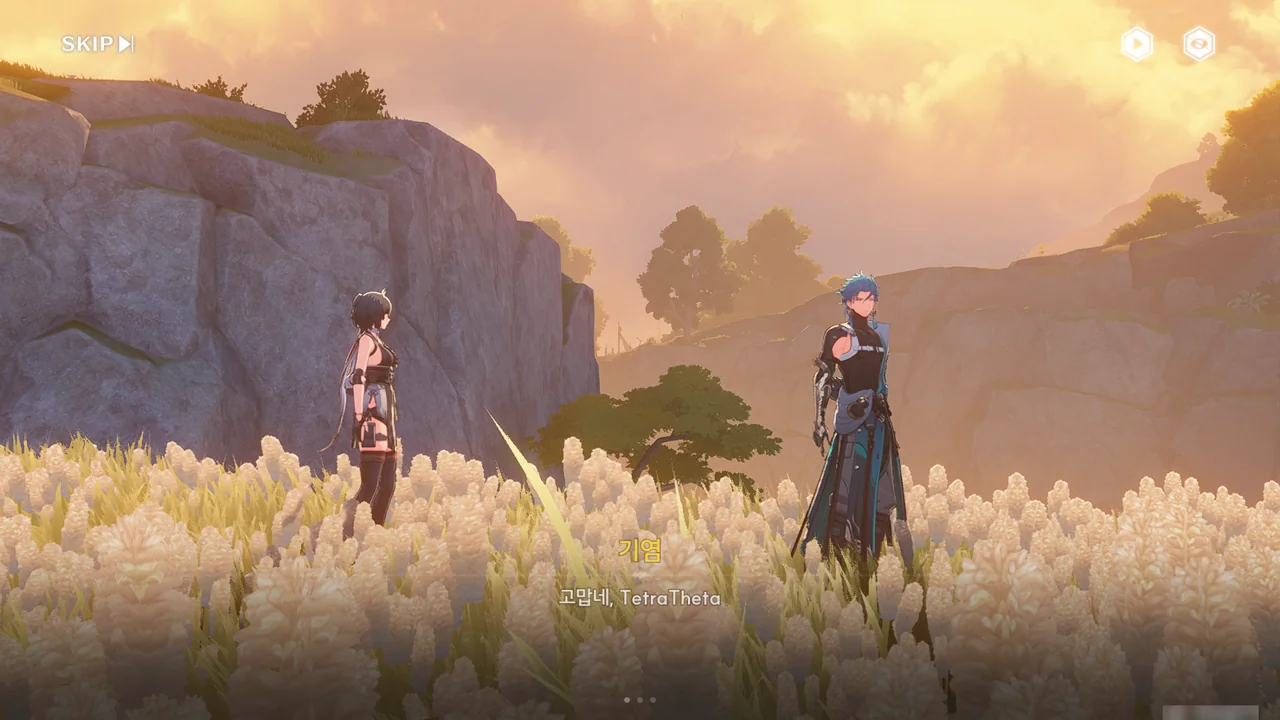Screen dimensions: 1280x720
Task: Toggle auto-play with the hexagon play icon
Action: 1137,44
